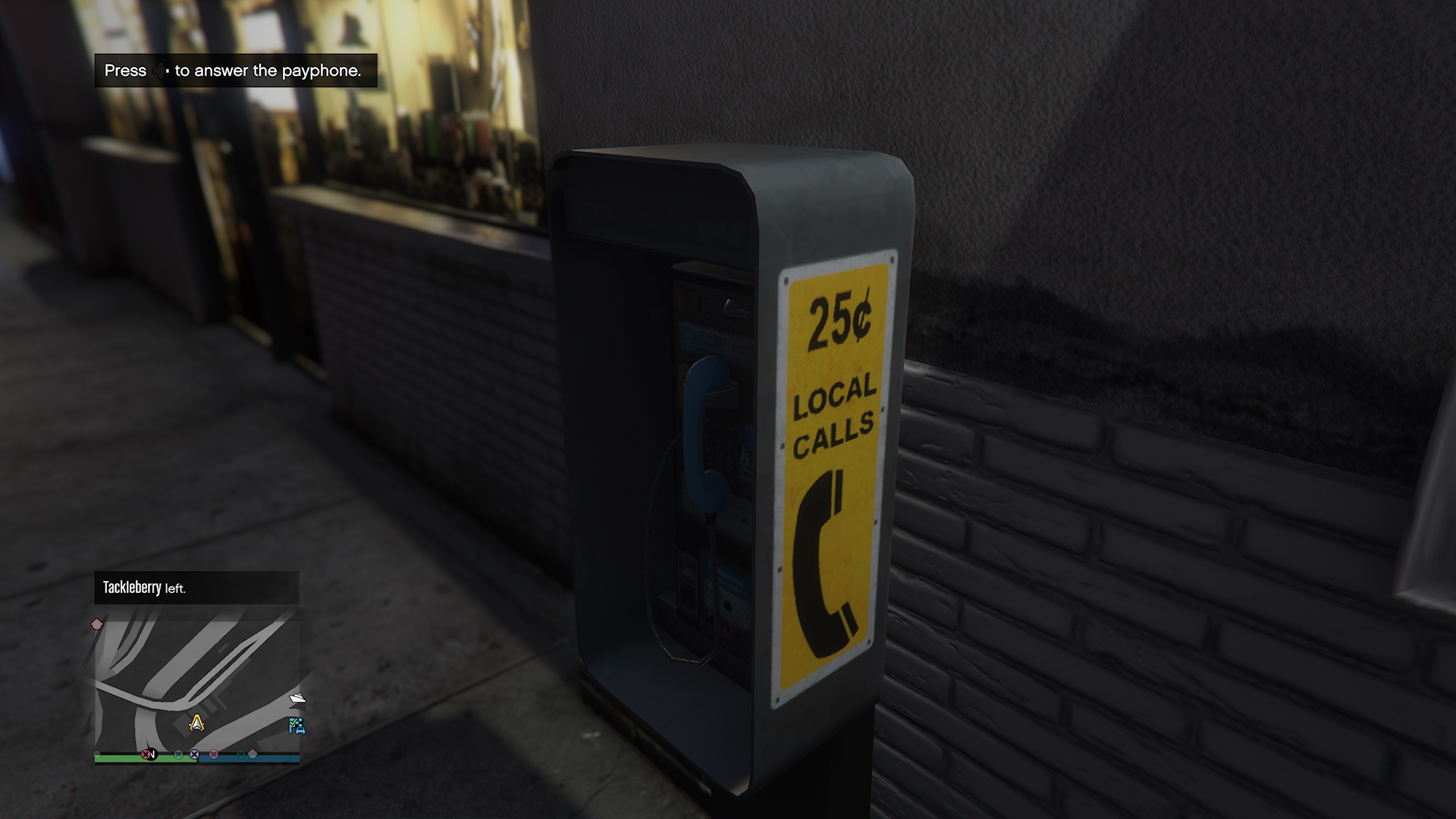Click the player arrow on the minimap
1456x819 pixels.
coord(196,723)
